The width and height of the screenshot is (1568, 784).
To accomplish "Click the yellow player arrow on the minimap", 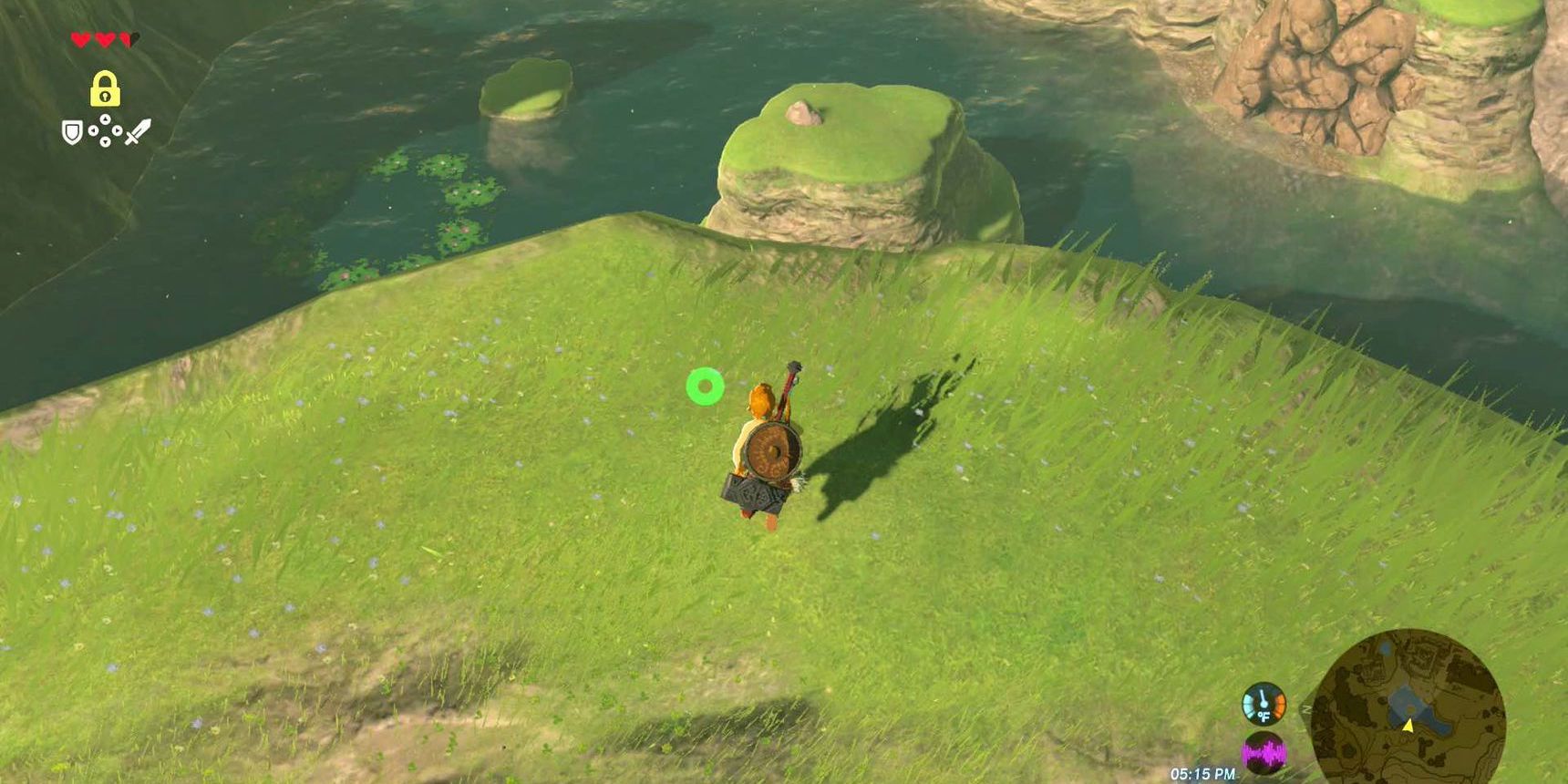I will 1409,727.
